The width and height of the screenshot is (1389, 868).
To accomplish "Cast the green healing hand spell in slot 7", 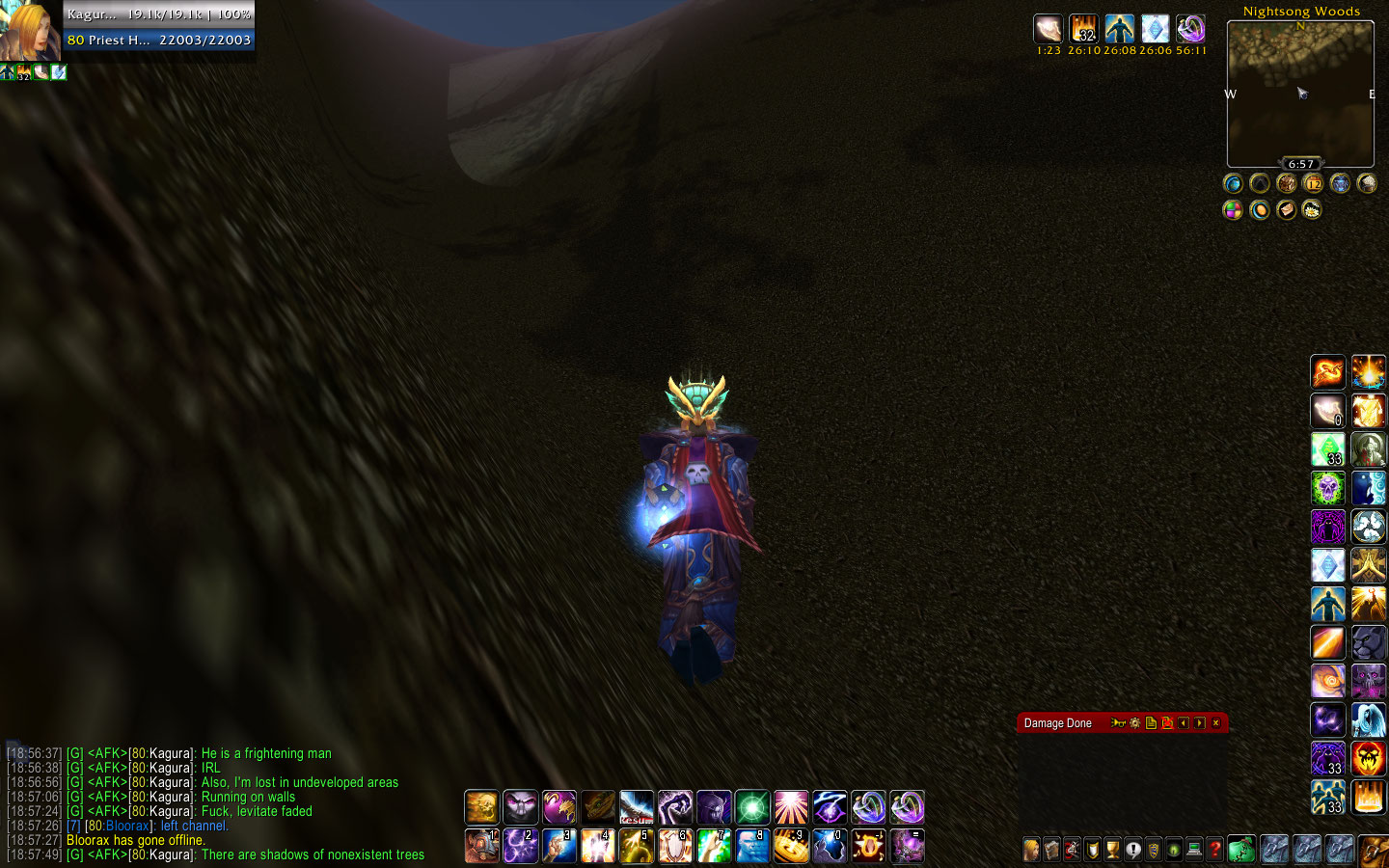I will (x=714, y=846).
